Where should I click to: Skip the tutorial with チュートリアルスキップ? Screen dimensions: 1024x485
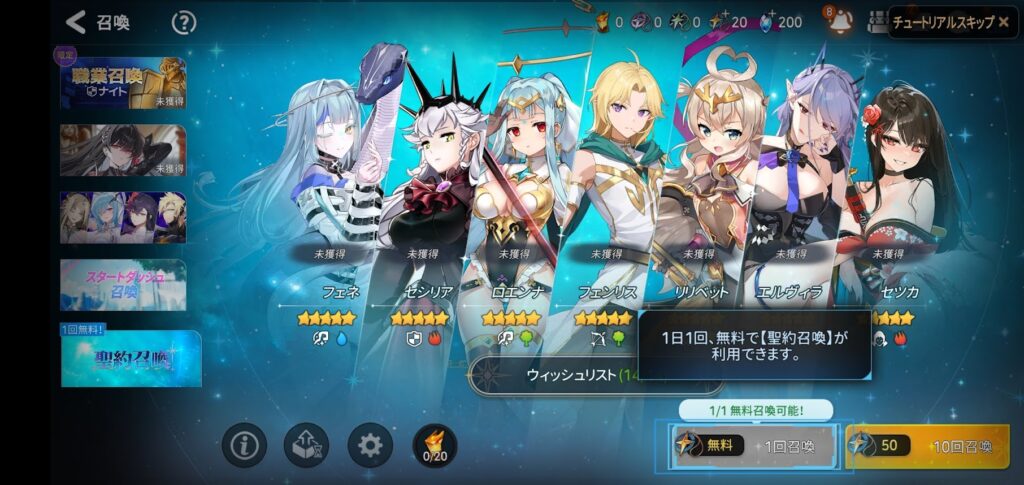tap(951, 21)
